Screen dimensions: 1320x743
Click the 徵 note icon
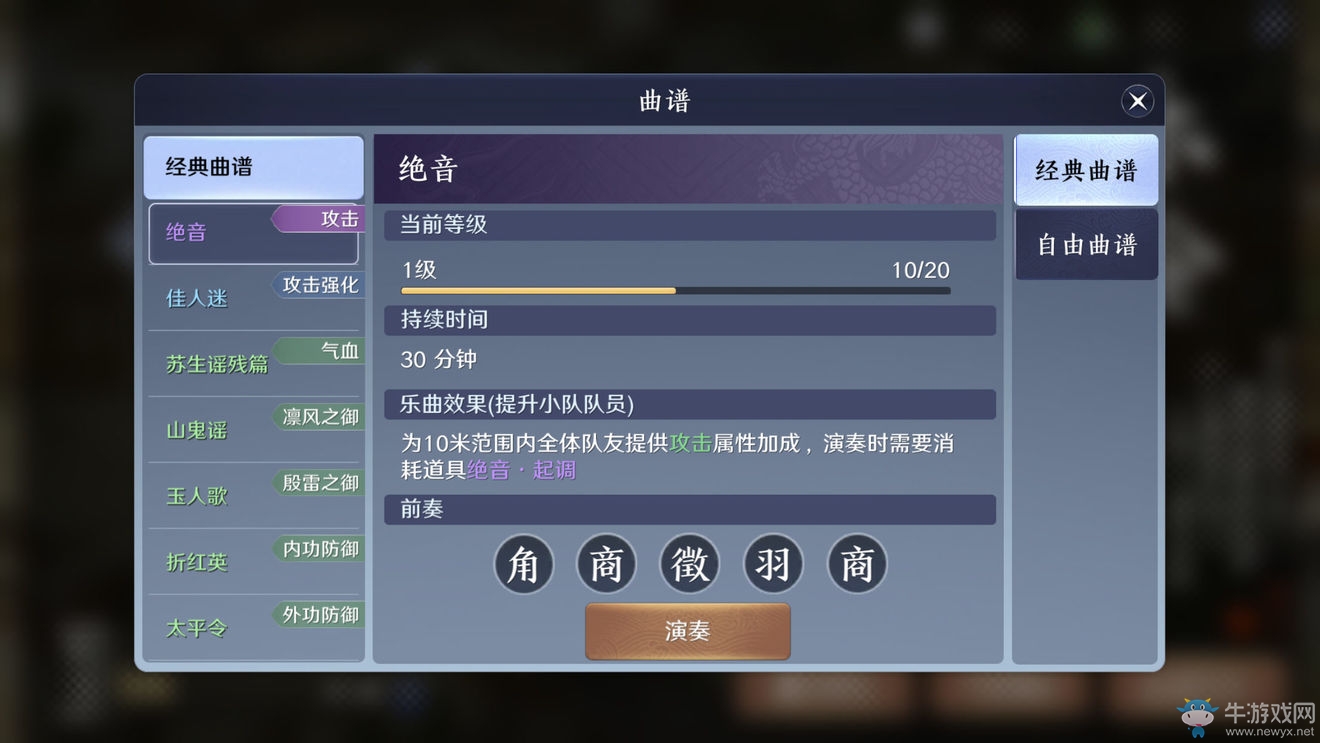[x=690, y=564]
